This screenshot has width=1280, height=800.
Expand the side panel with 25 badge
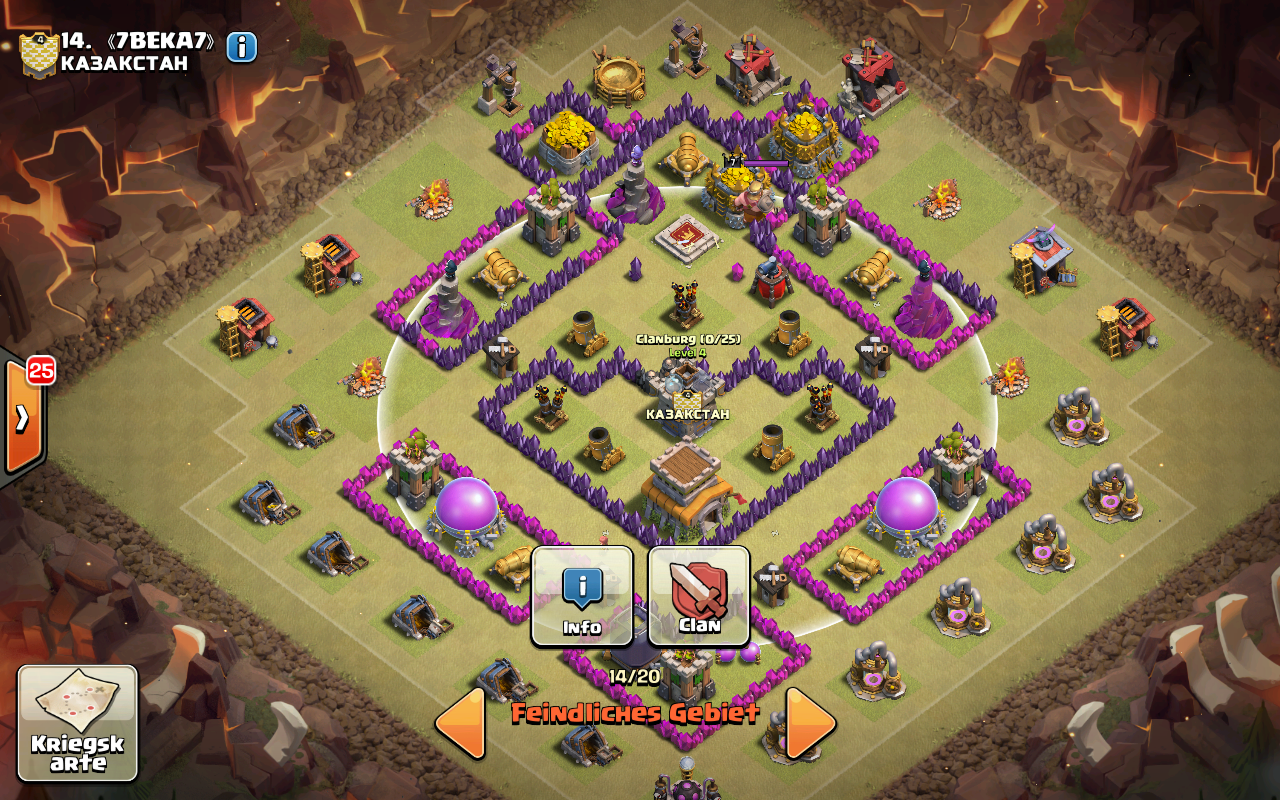(x=22, y=417)
